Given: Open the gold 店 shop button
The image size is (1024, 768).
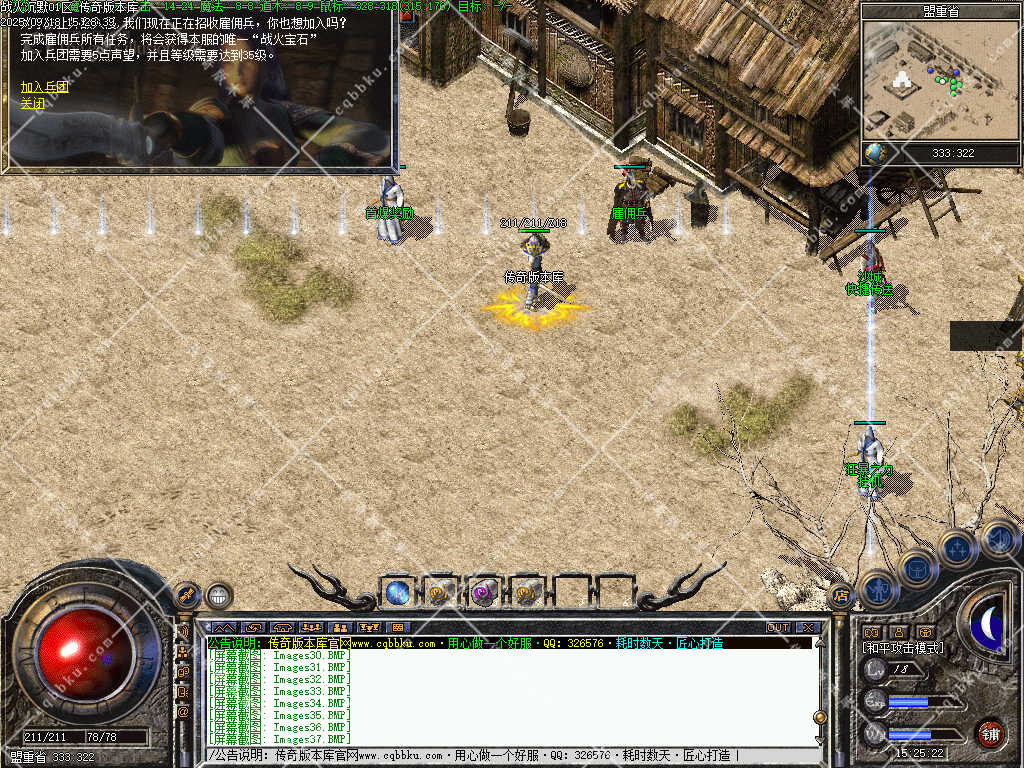Looking at the screenshot, I should [x=840, y=595].
